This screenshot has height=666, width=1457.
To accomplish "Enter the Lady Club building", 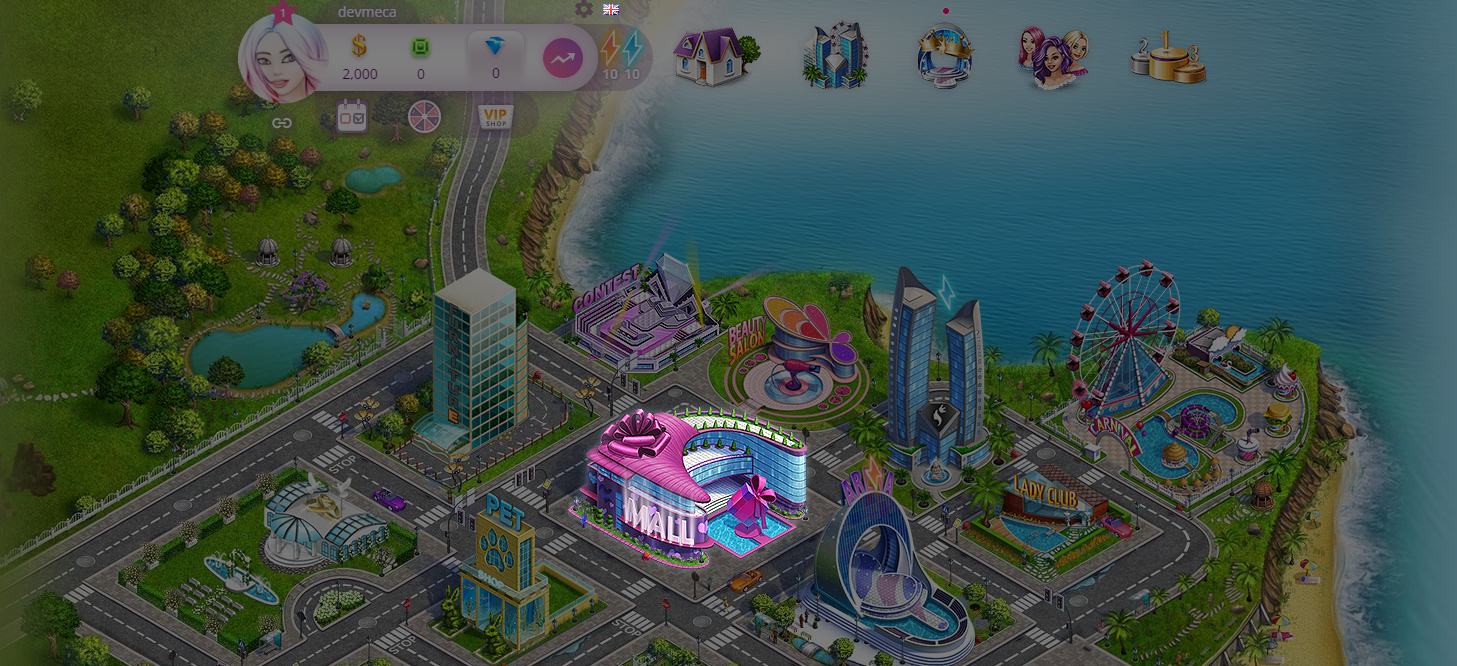I will tap(1045, 505).
